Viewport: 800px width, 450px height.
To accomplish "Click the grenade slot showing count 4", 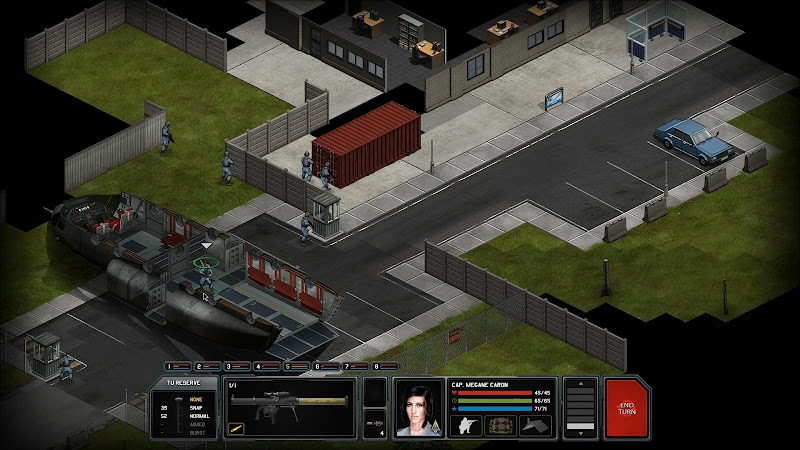I will (374, 423).
